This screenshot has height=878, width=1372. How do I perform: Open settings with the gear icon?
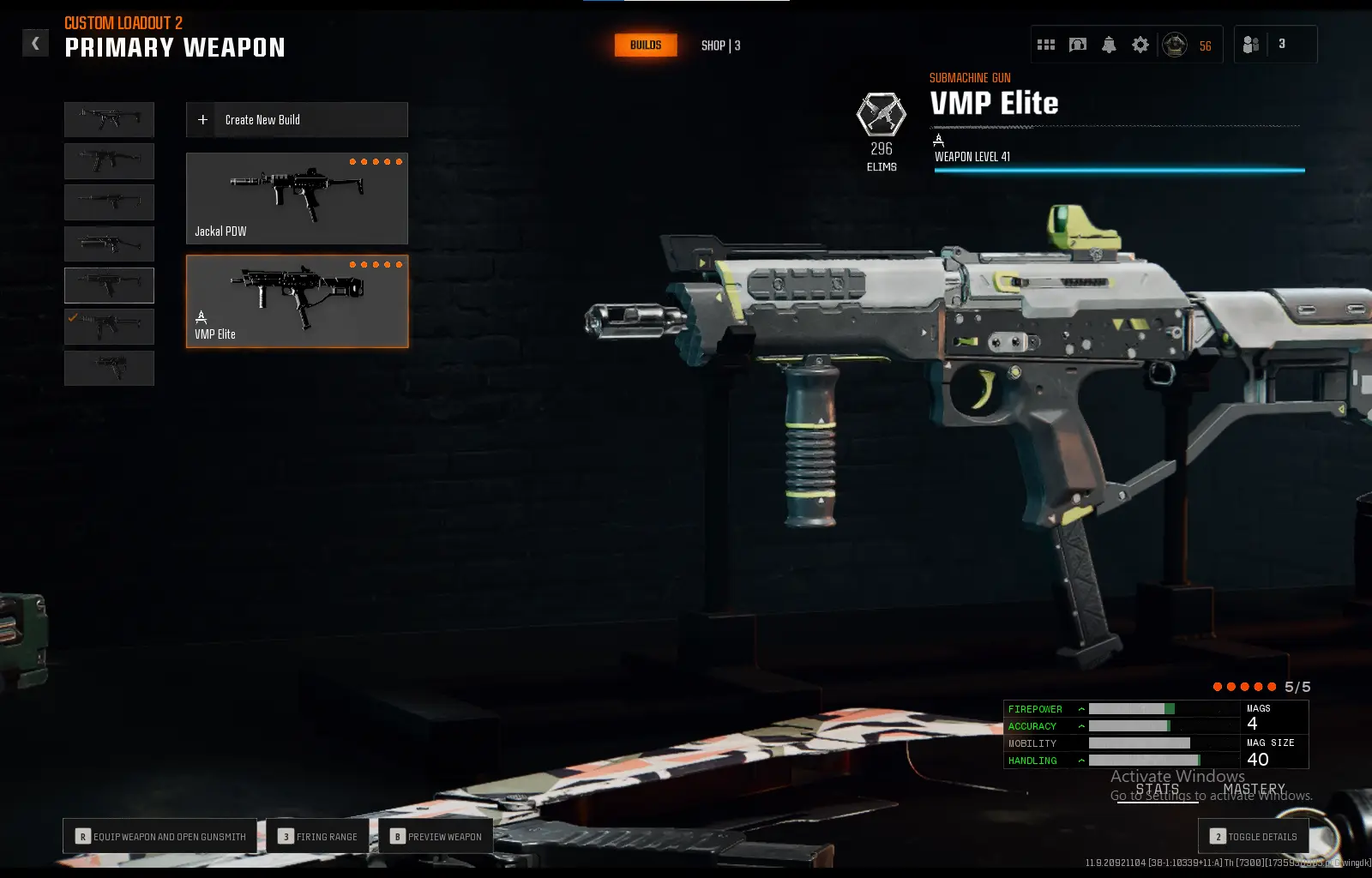coord(1140,45)
